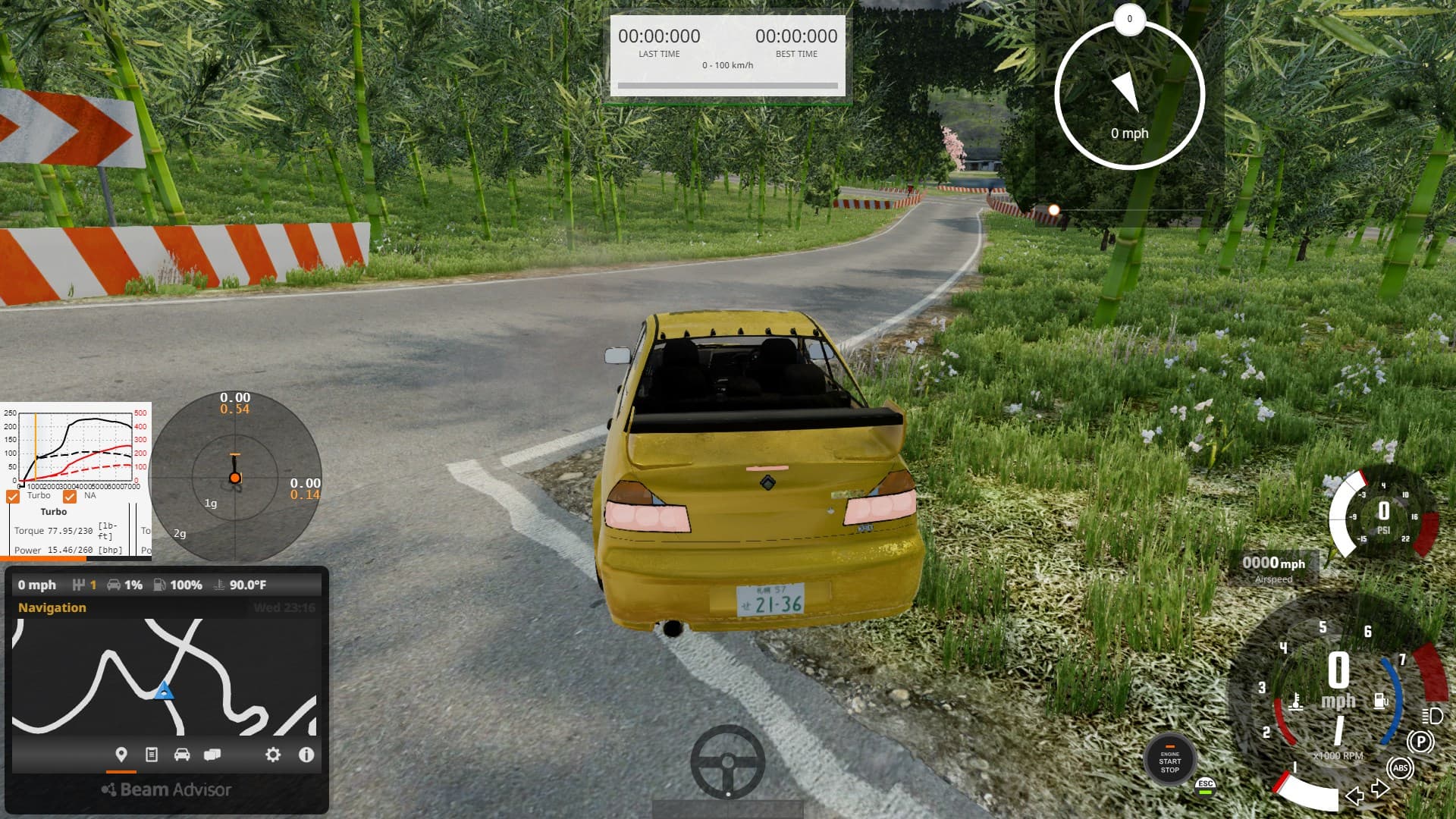
Task: Open the two-vehicles tab in Beam Advisor
Action: pyautogui.click(x=212, y=755)
